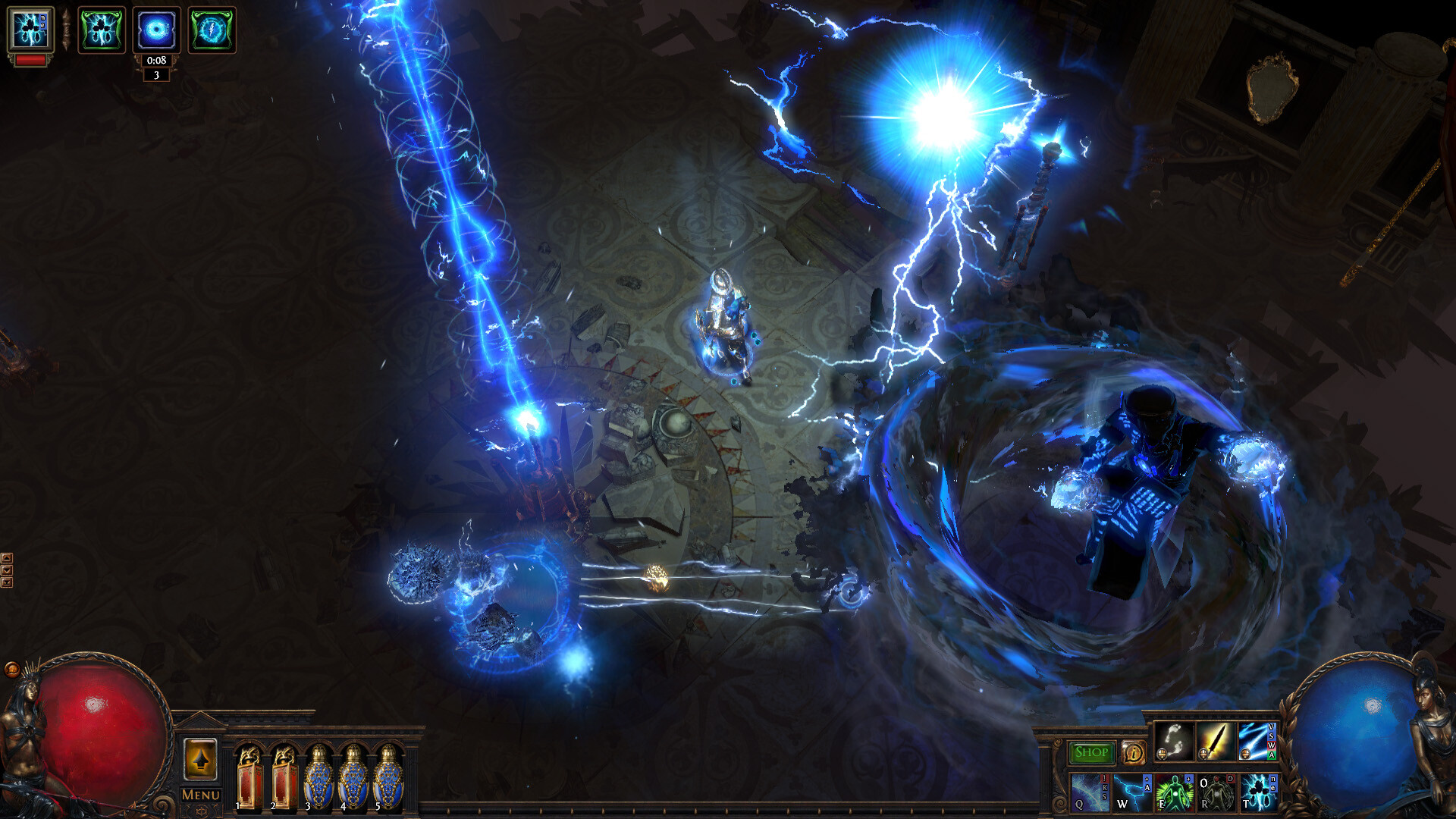1456x819 pixels.
Task: Click the buff icon with 0:08 timer remaining
Action: [155, 29]
